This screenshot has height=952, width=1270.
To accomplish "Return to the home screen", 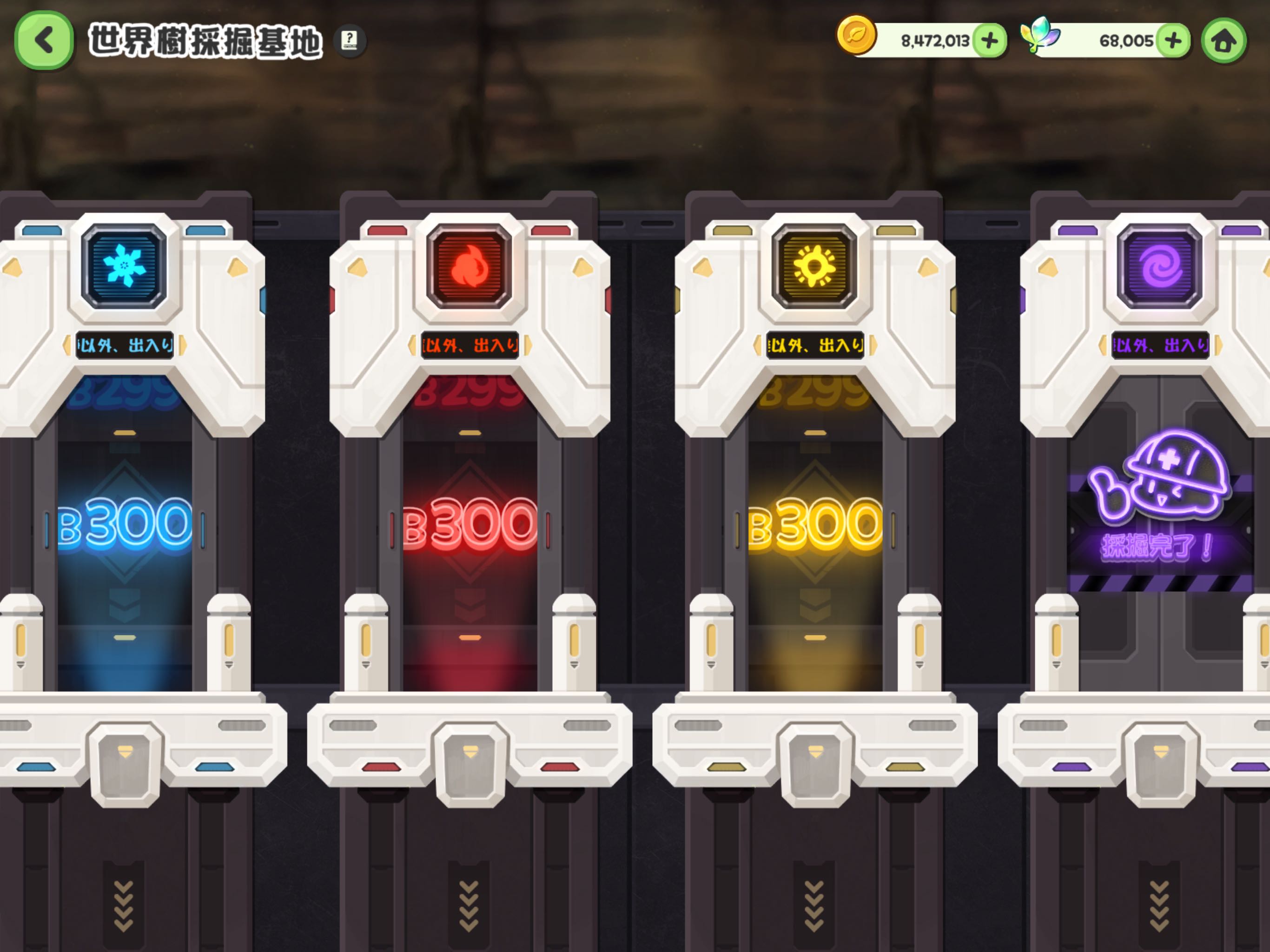I will click(x=1224, y=41).
